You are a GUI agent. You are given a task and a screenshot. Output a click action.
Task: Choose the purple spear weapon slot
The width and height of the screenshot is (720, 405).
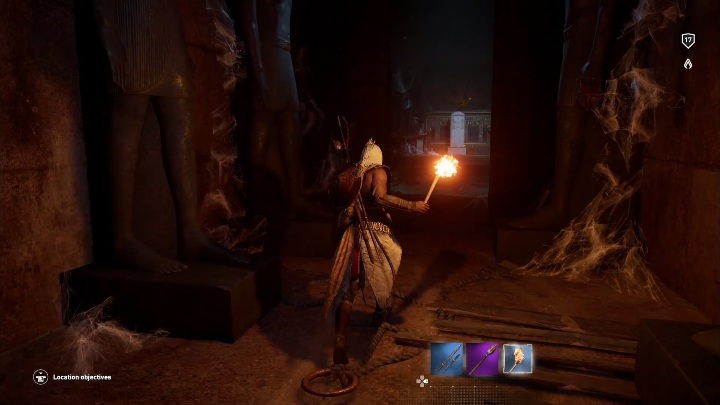click(483, 358)
